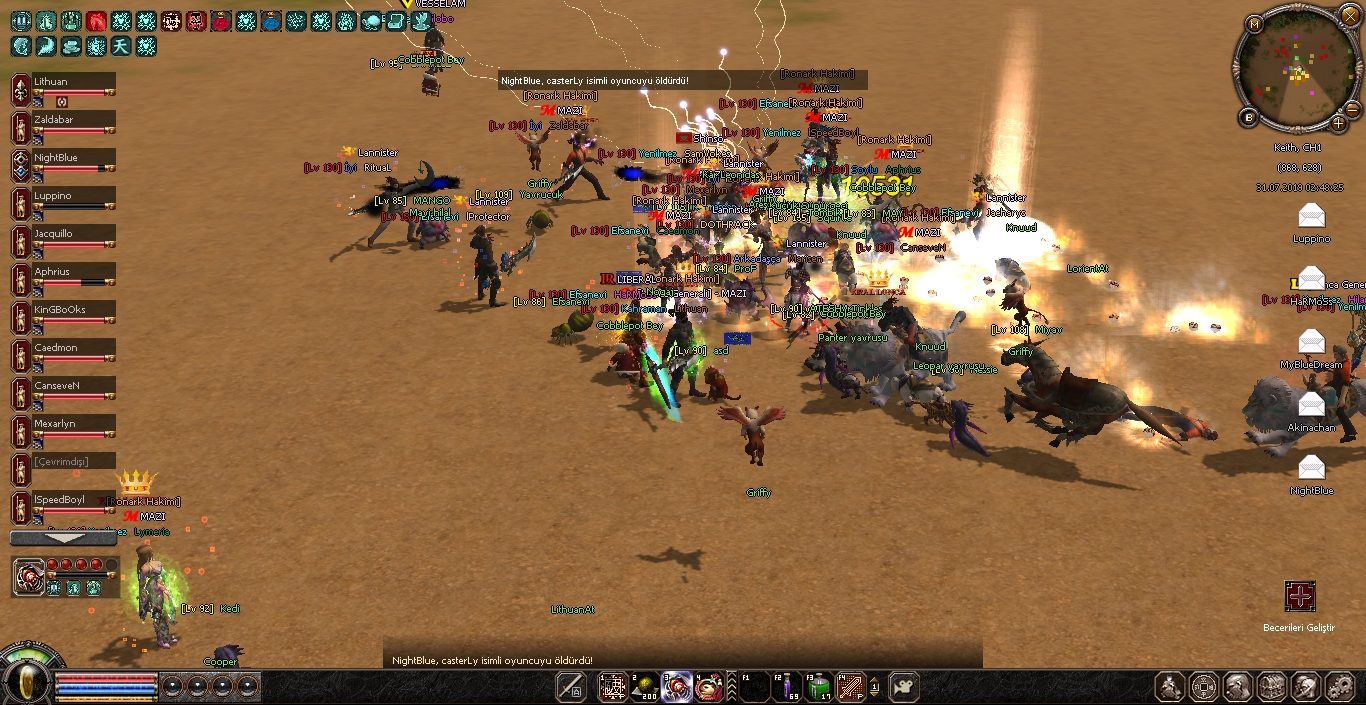Open the message envelope from MyBlueDream
The image size is (1366, 705).
point(1311,342)
